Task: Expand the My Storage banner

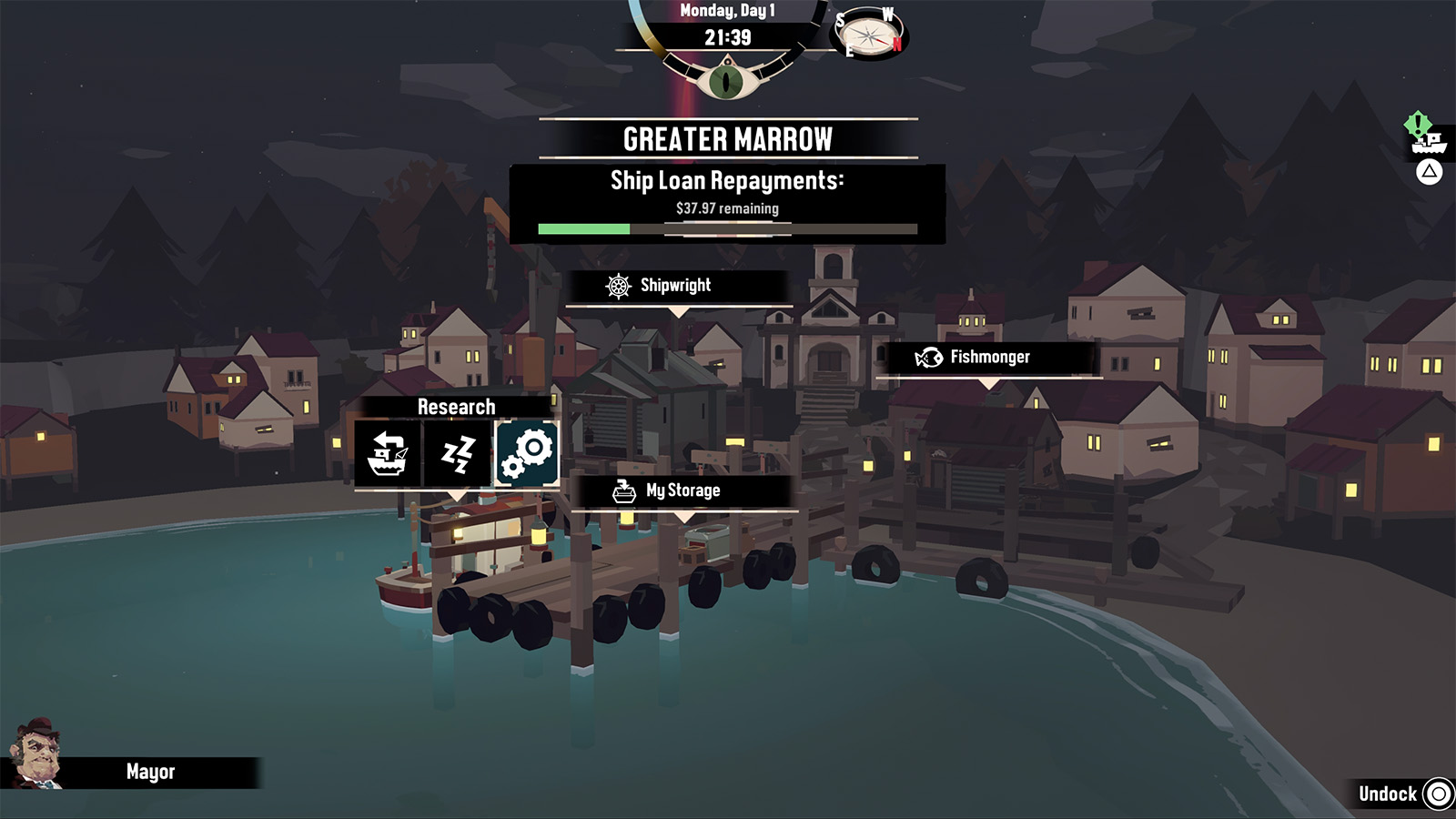Action: (x=682, y=490)
